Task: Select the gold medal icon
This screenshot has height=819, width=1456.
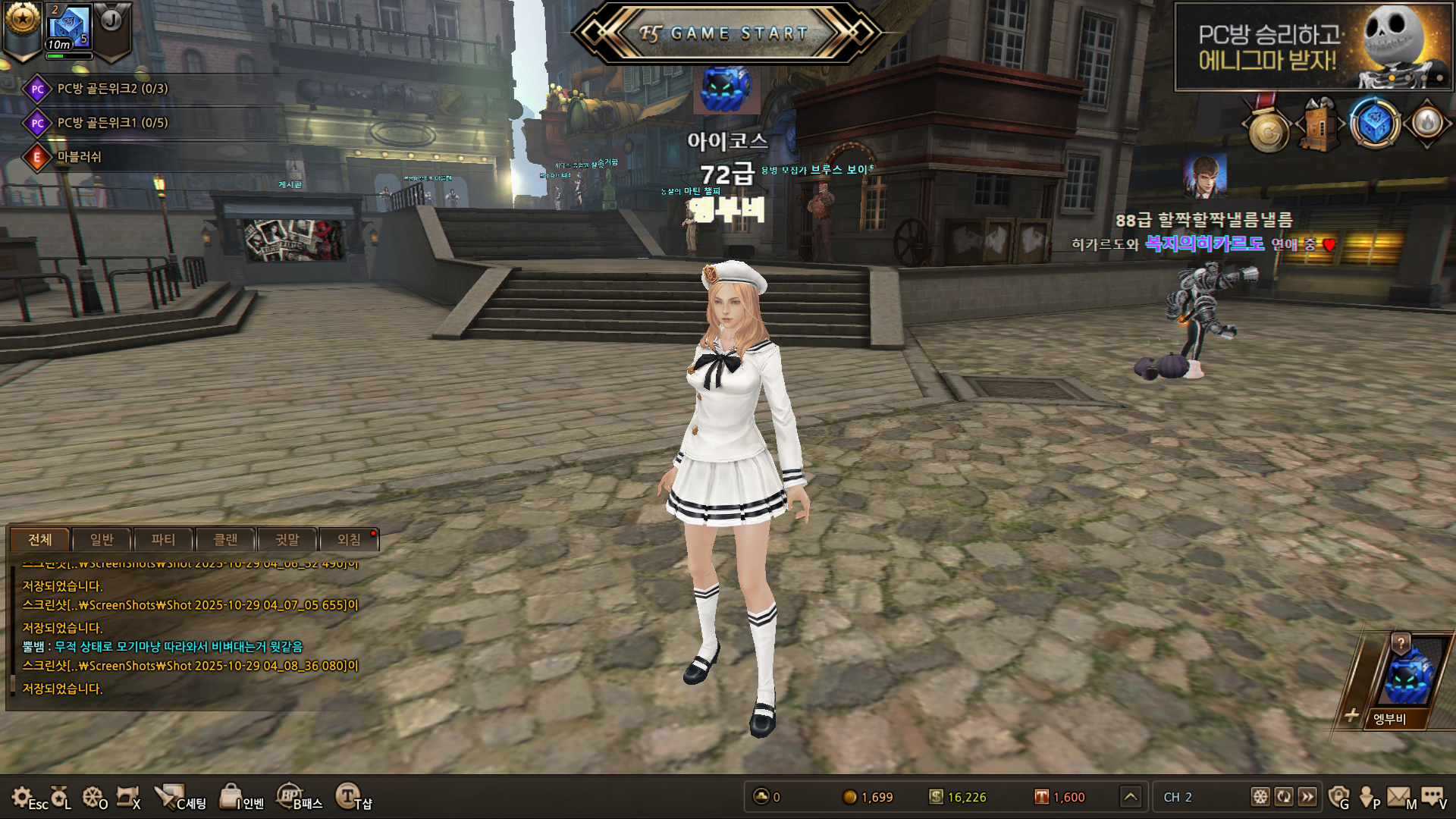Action: (x=1268, y=132)
